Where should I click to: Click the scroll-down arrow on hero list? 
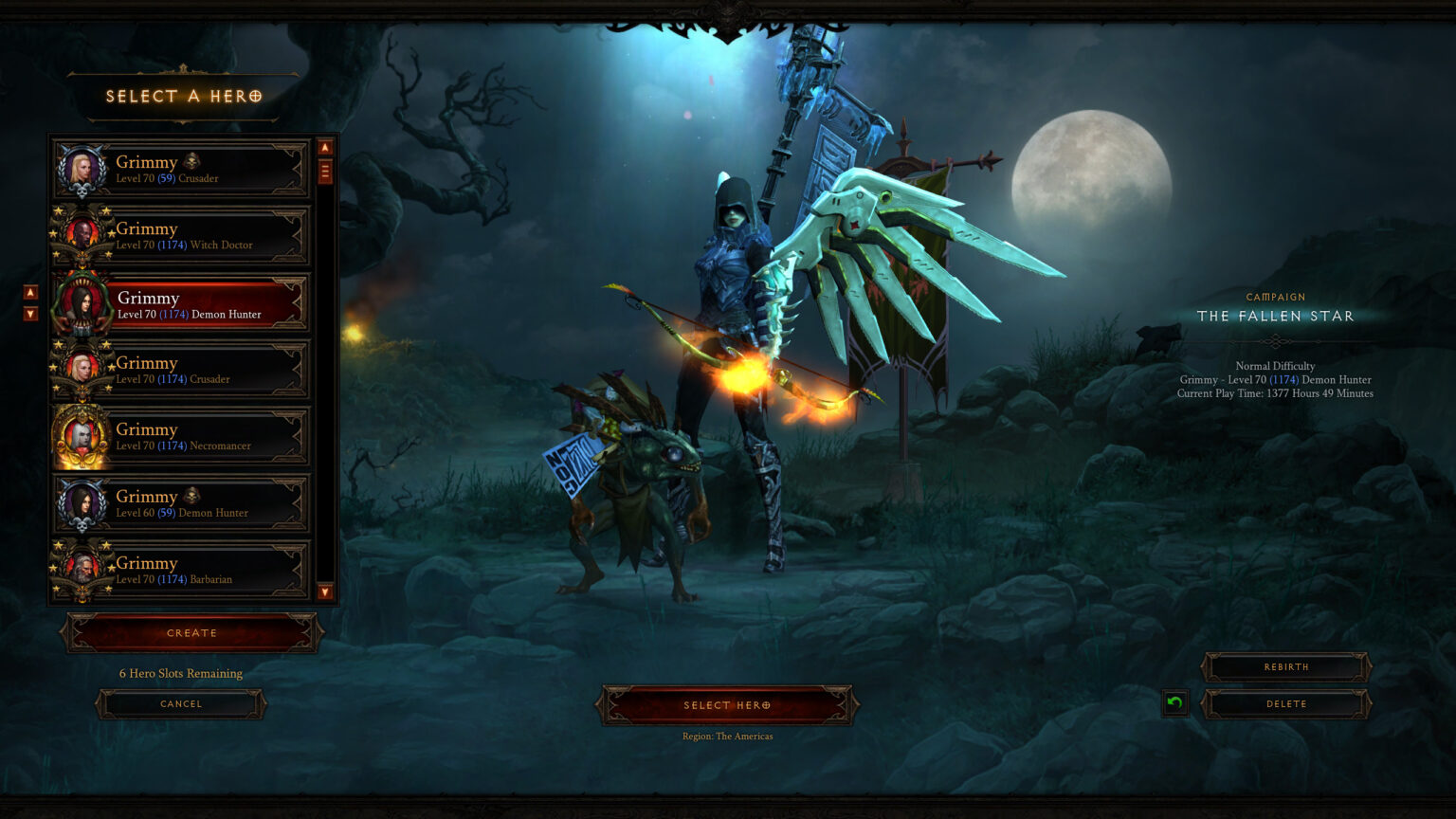[x=323, y=593]
